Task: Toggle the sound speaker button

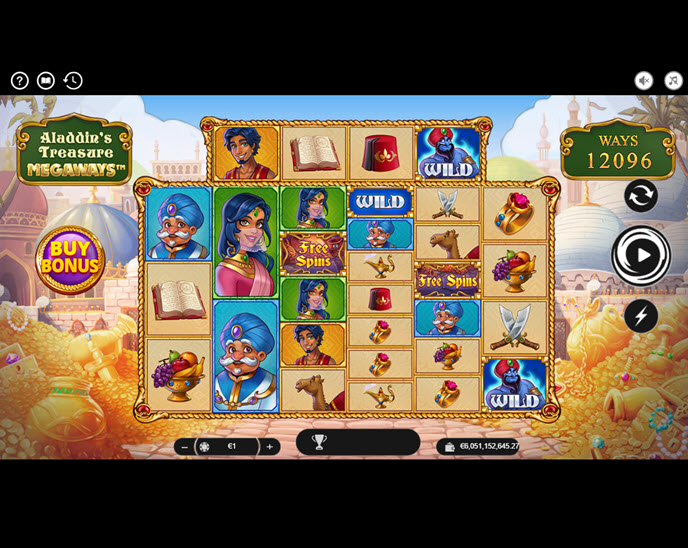Action: click(x=644, y=81)
